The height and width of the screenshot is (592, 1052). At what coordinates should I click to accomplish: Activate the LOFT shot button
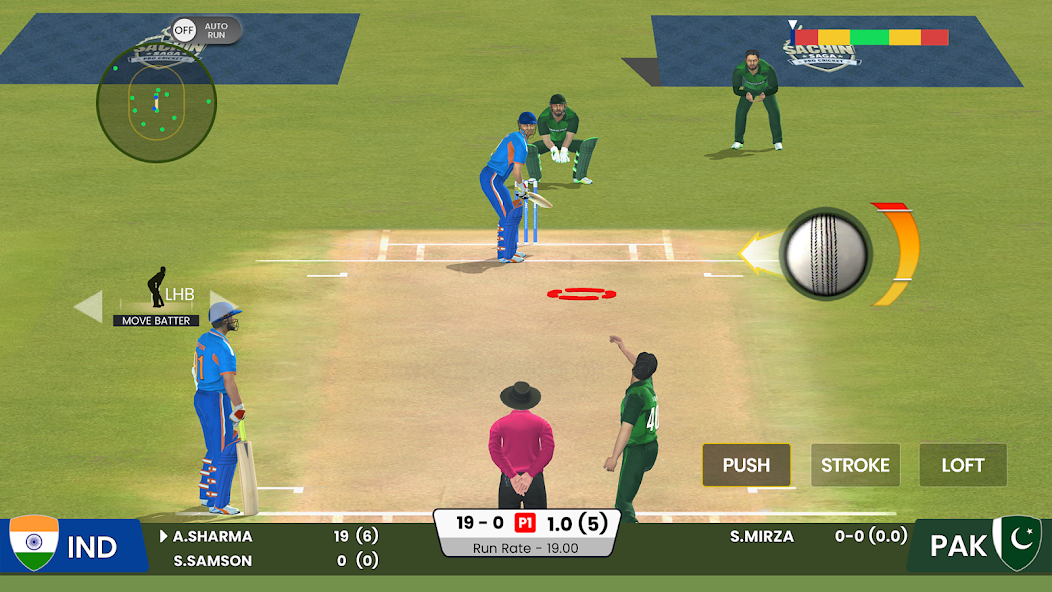(x=962, y=465)
